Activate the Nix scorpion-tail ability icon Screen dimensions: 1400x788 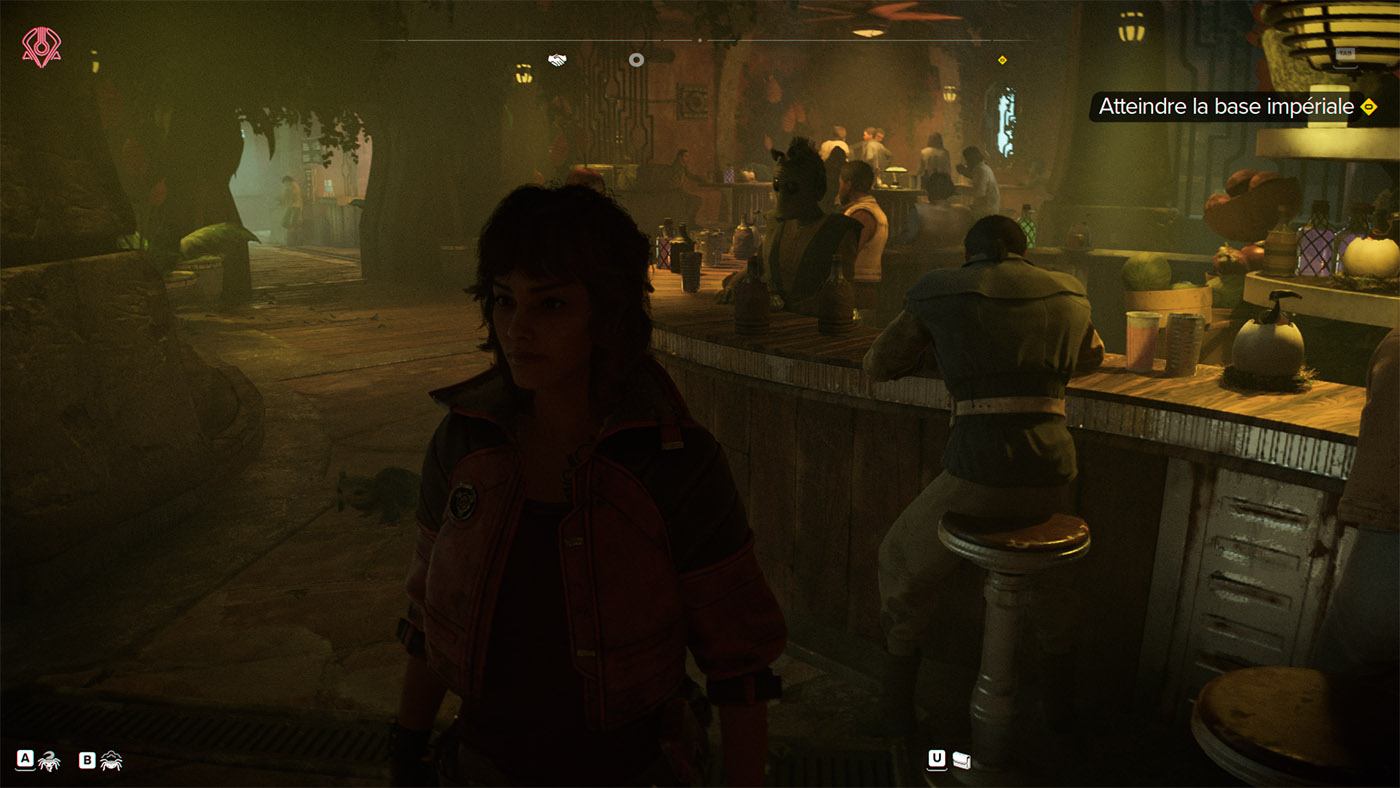point(49,761)
